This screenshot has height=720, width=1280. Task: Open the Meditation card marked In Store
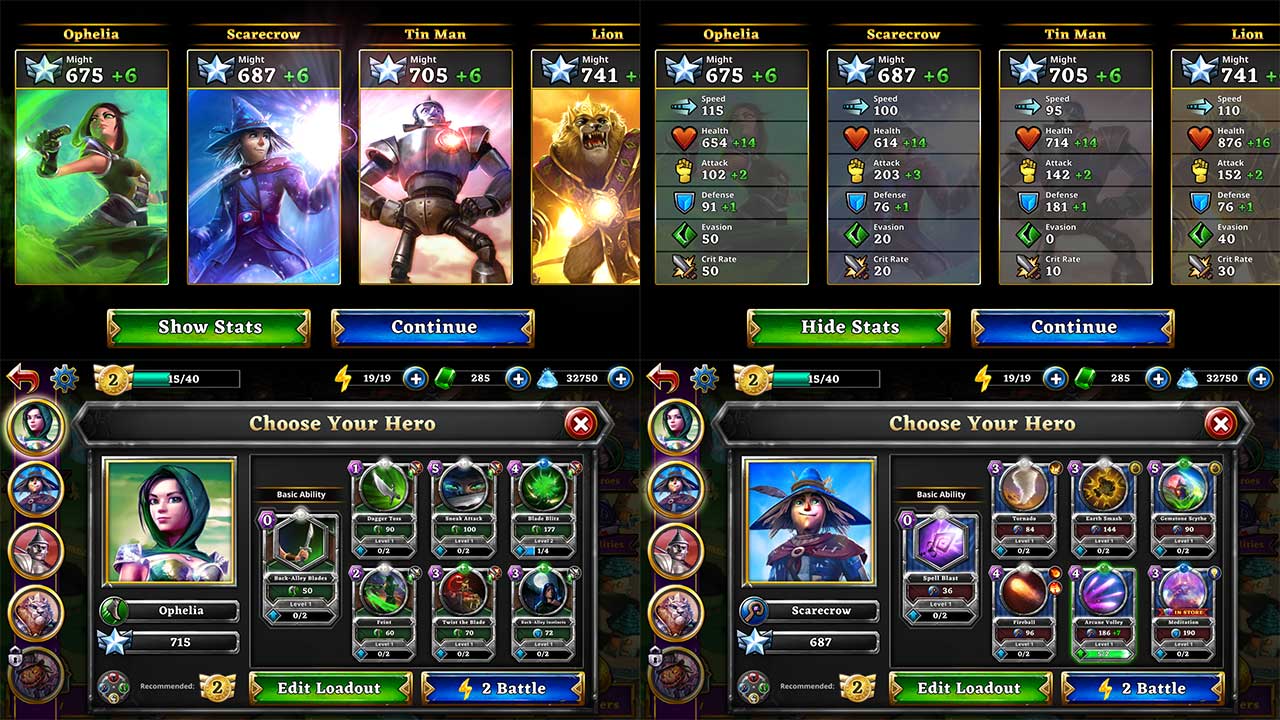click(1185, 611)
